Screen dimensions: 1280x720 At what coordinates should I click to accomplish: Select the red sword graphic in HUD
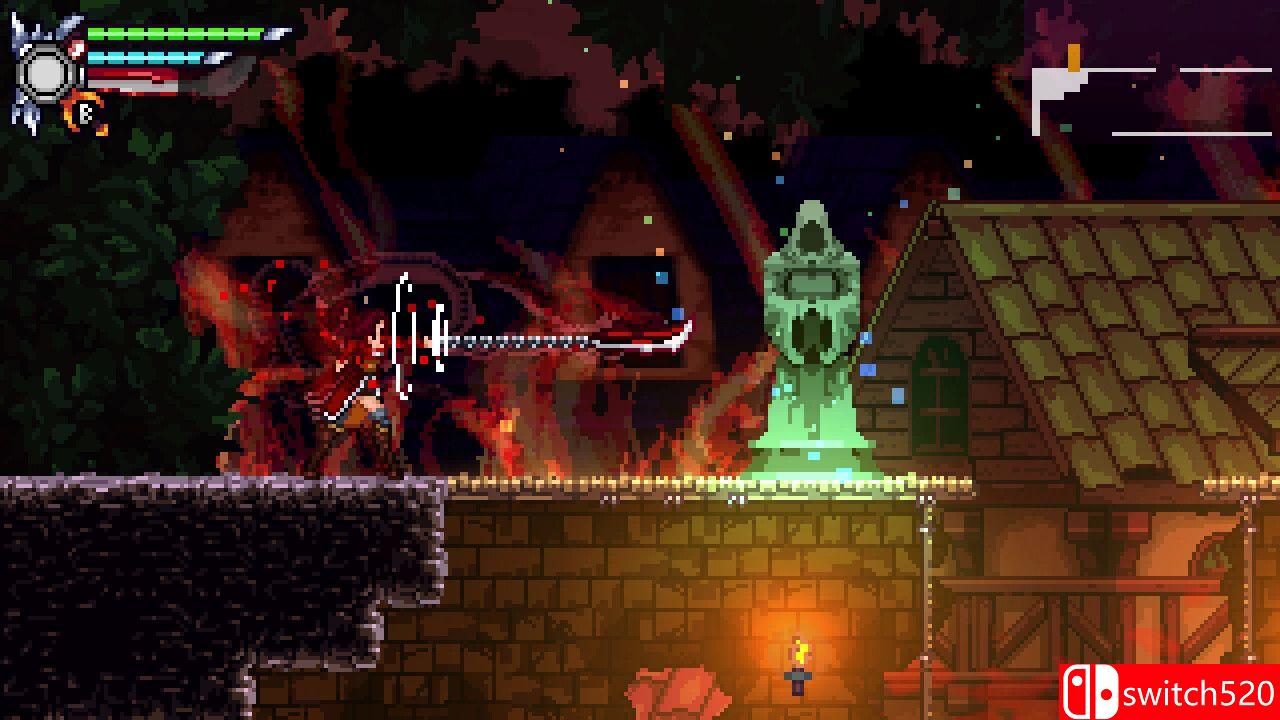point(150,80)
